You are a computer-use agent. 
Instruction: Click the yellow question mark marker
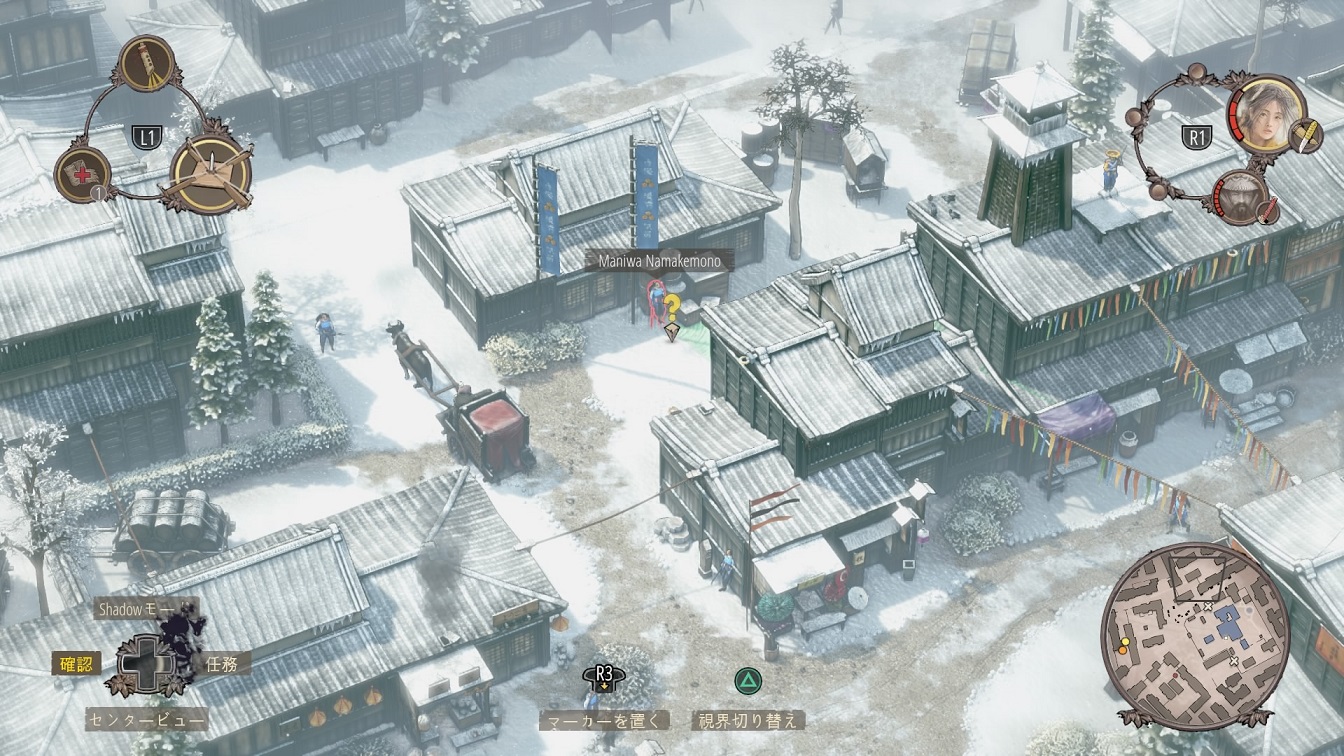pyautogui.click(x=673, y=307)
